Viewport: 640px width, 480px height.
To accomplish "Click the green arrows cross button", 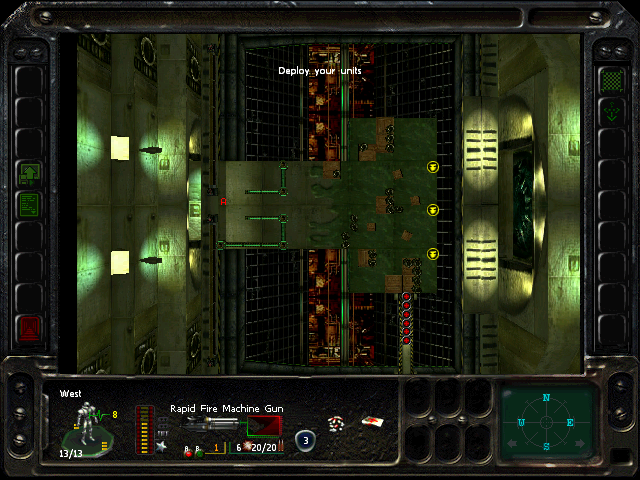I will click(610, 112).
